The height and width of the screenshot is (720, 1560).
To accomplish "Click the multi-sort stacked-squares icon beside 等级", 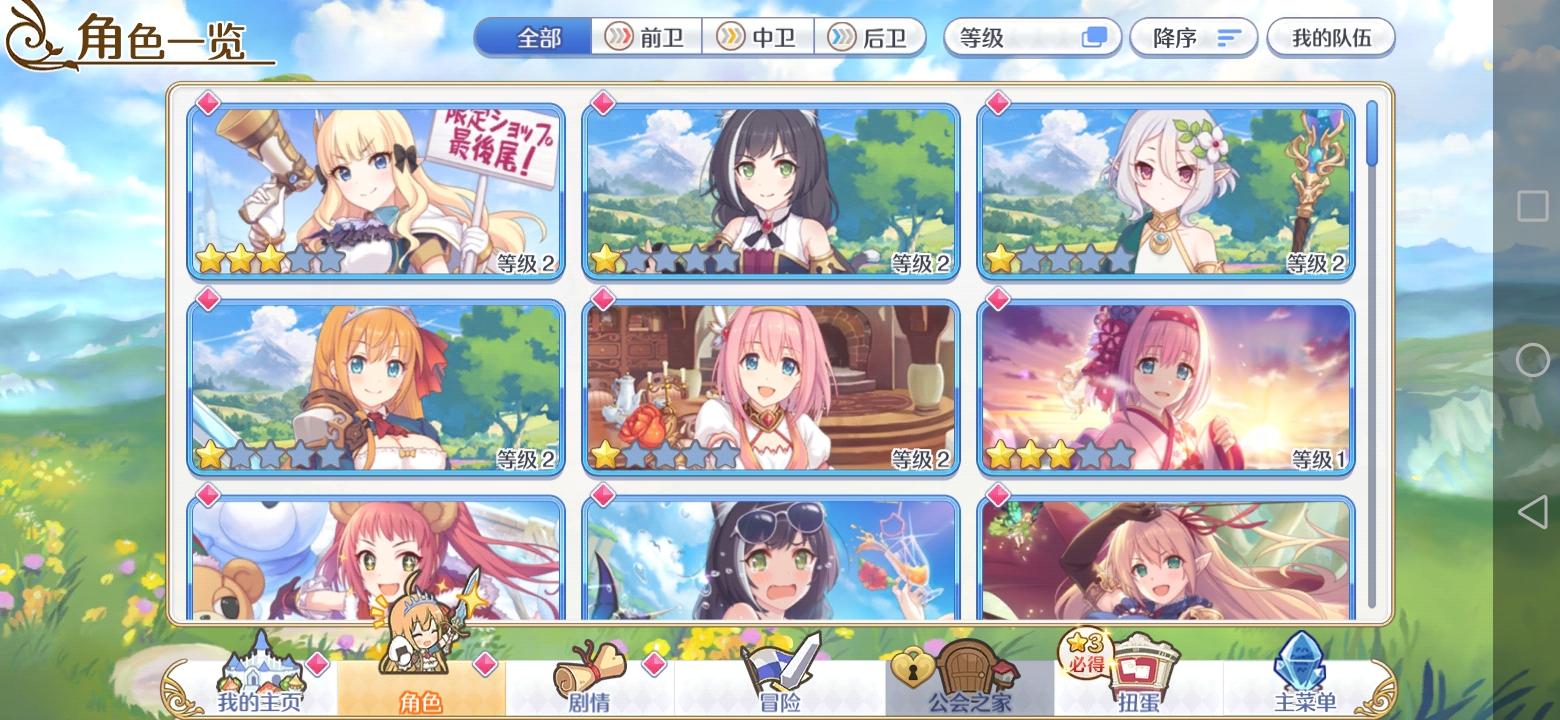I will [x=1092, y=37].
